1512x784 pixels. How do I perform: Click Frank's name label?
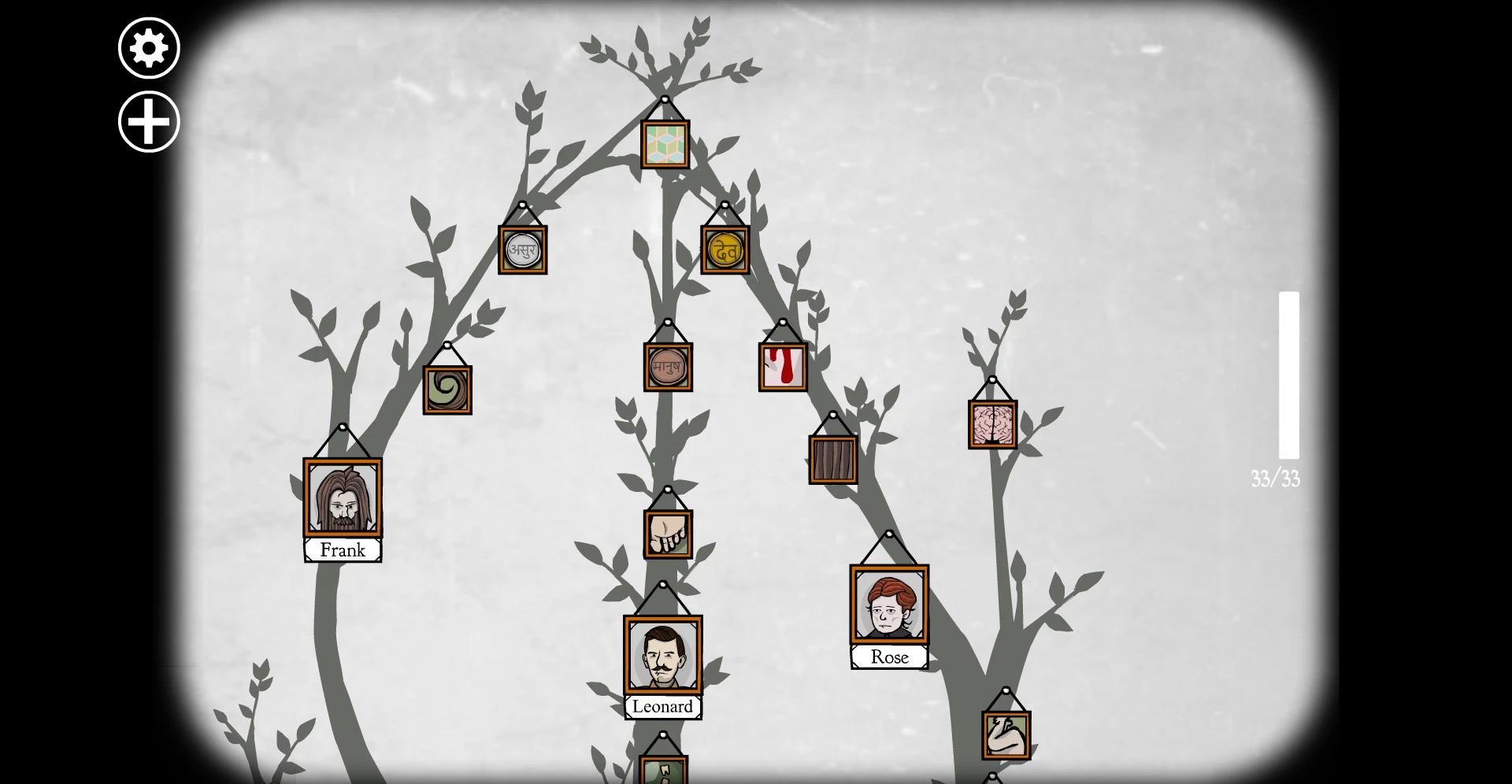click(343, 550)
